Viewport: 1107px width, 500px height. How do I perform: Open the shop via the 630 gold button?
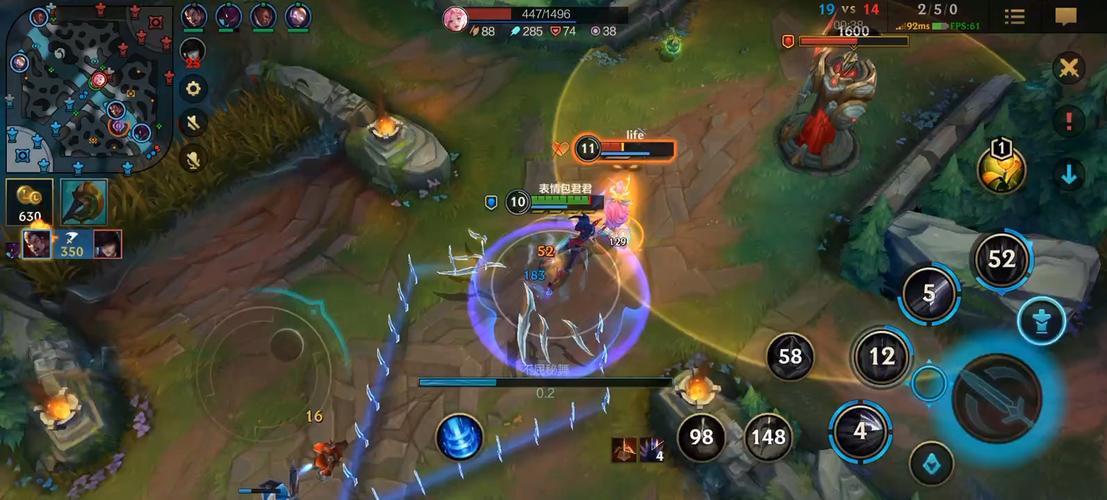coord(29,202)
